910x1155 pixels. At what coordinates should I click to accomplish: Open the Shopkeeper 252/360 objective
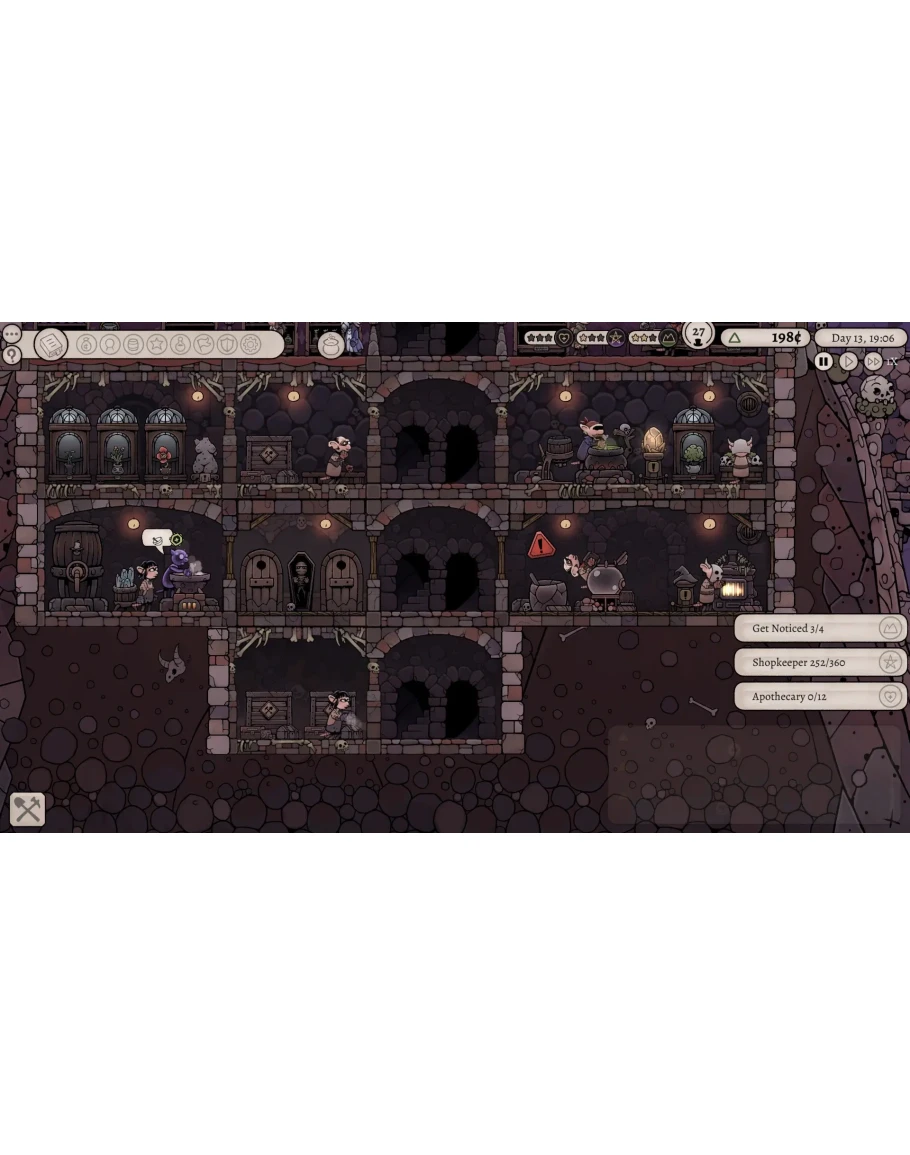(x=820, y=662)
